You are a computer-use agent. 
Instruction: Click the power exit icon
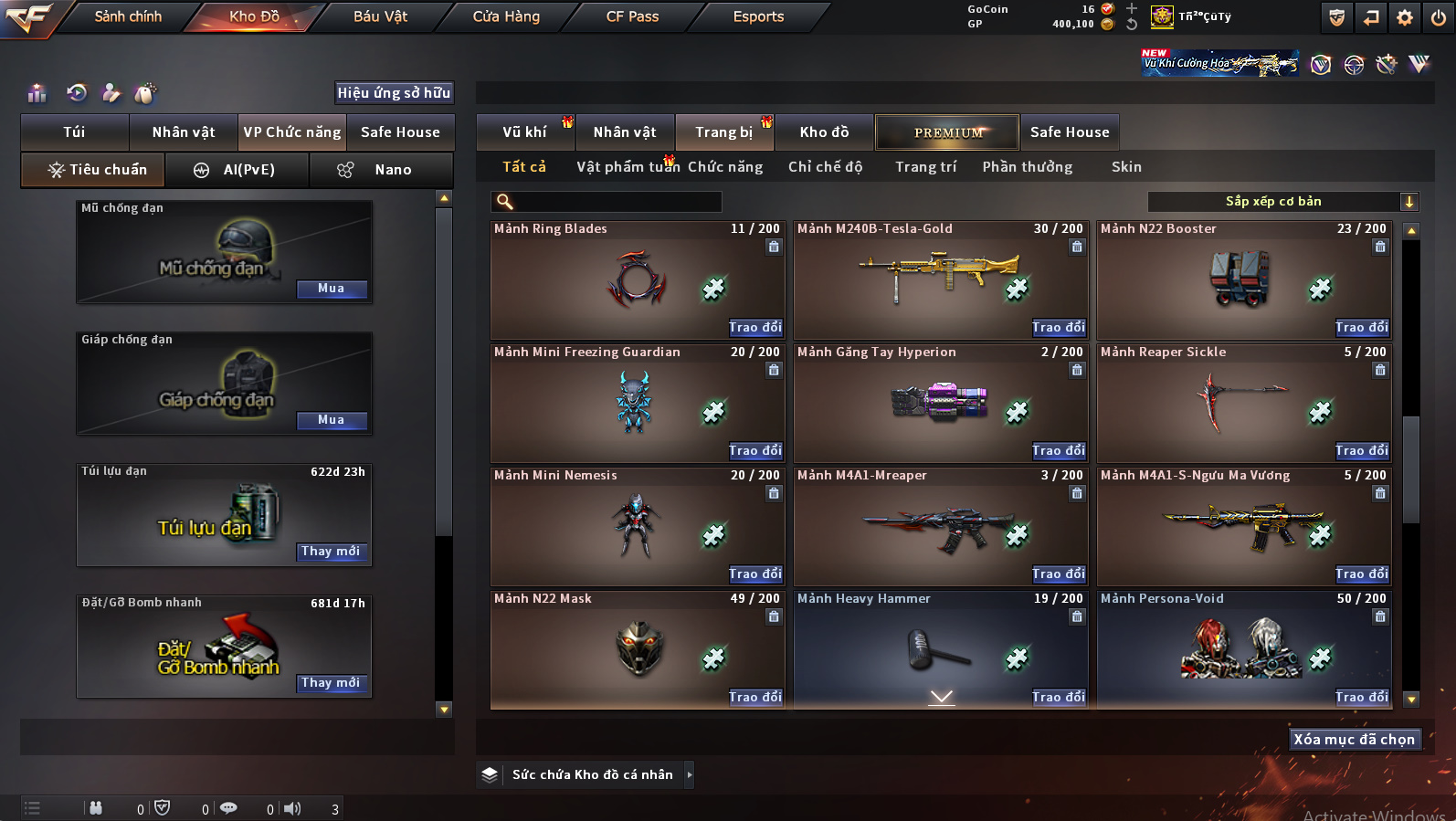pos(1439,17)
